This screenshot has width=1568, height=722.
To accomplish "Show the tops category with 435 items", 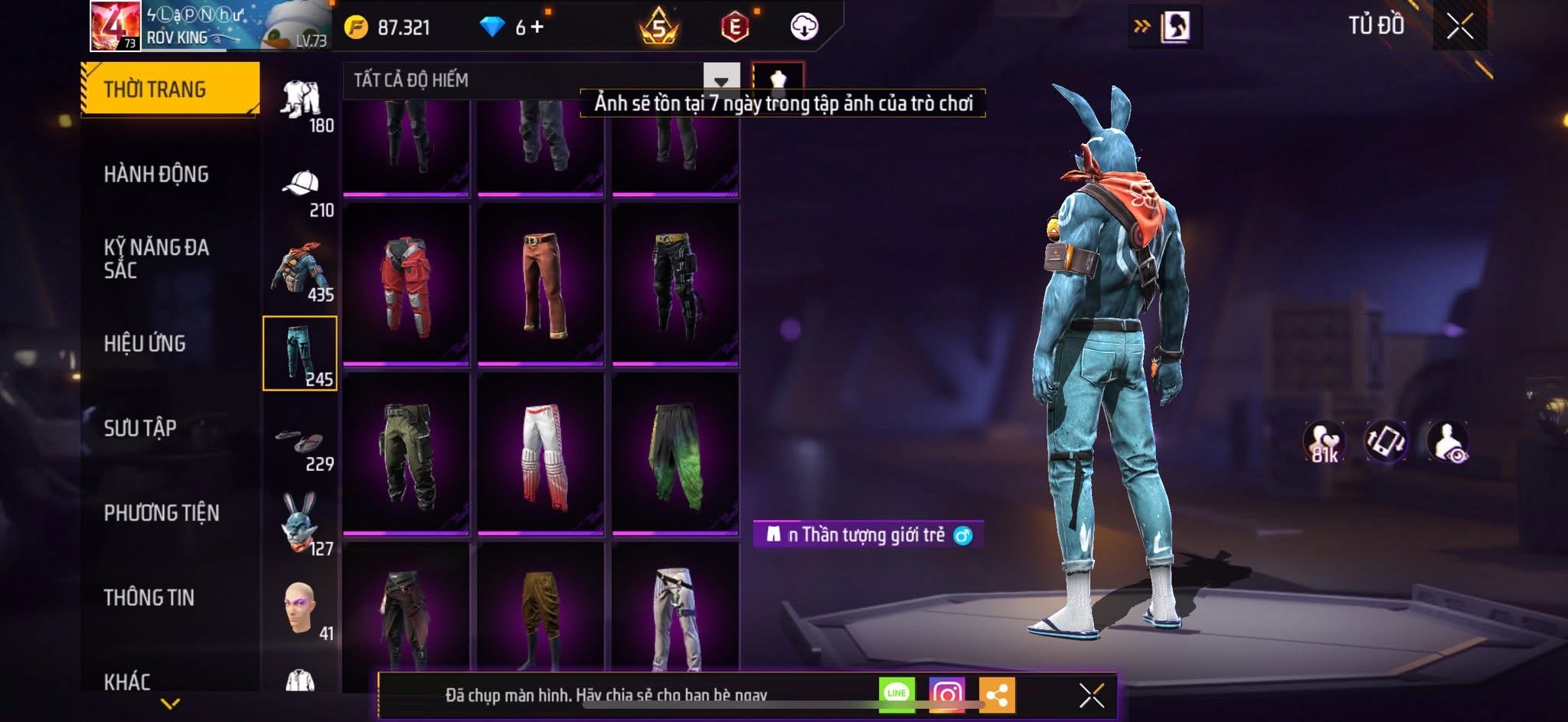I will [x=301, y=271].
